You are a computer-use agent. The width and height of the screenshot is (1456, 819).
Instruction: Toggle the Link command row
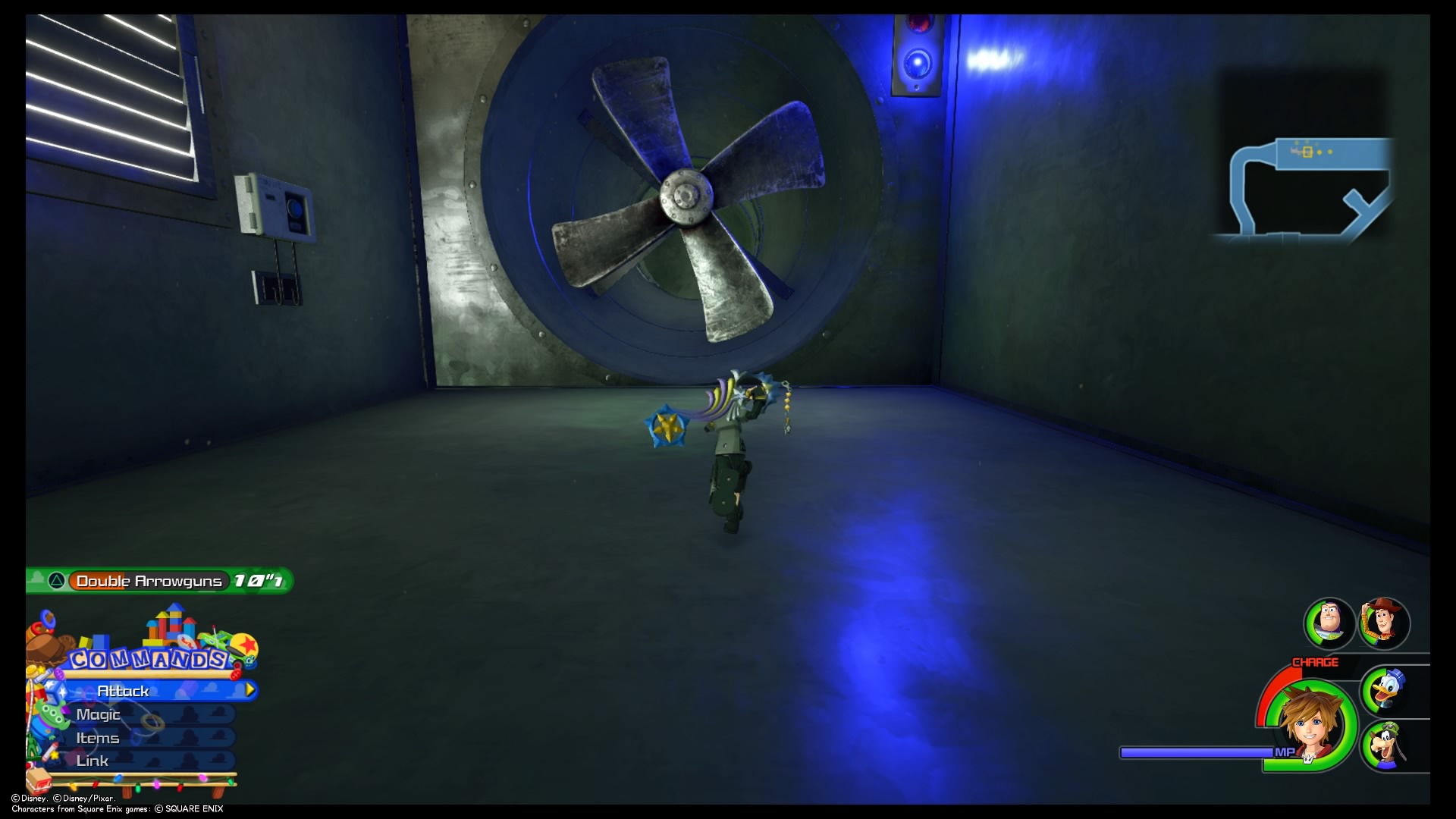point(93,761)
